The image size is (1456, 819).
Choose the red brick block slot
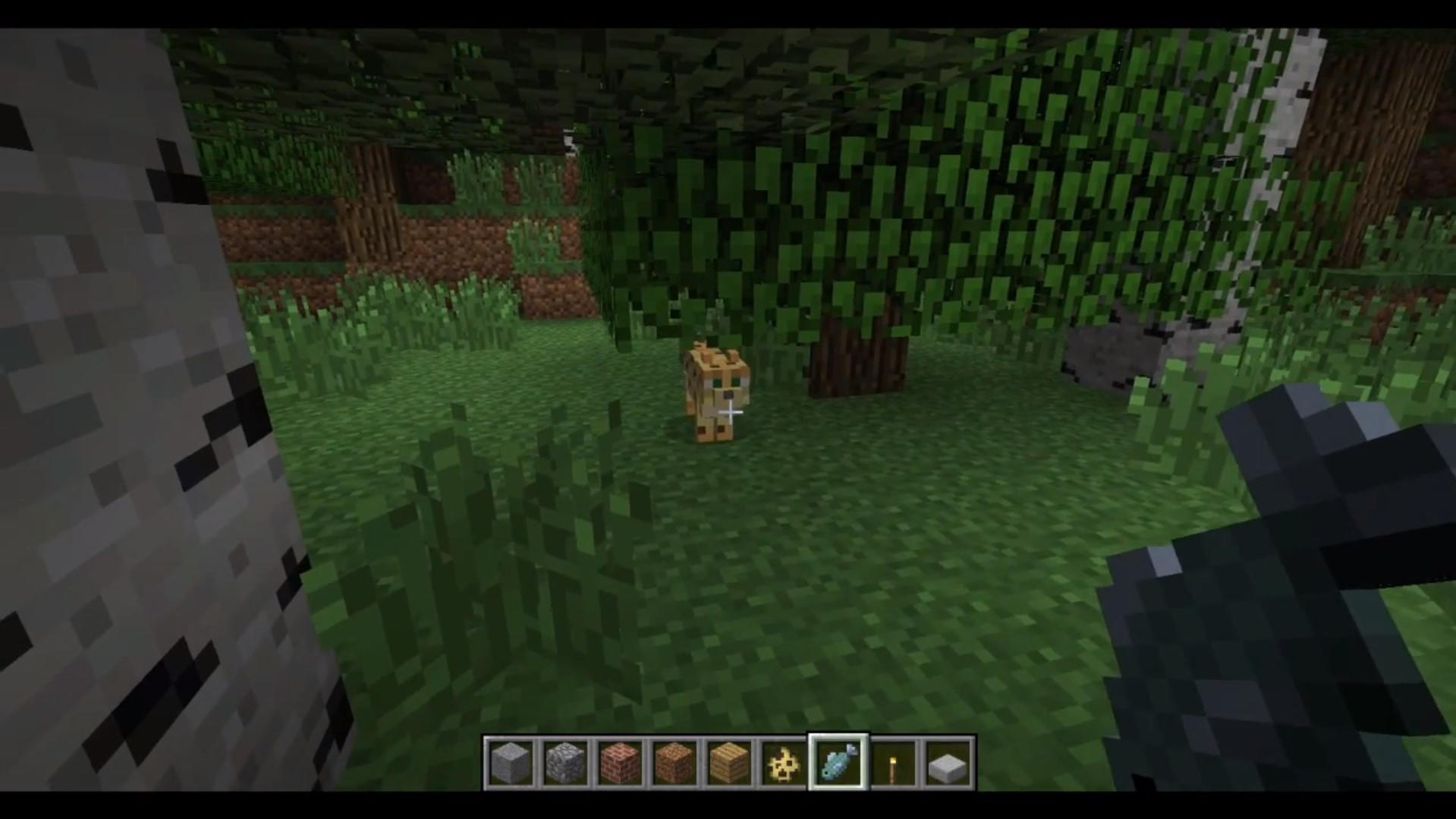click(620, 763)
